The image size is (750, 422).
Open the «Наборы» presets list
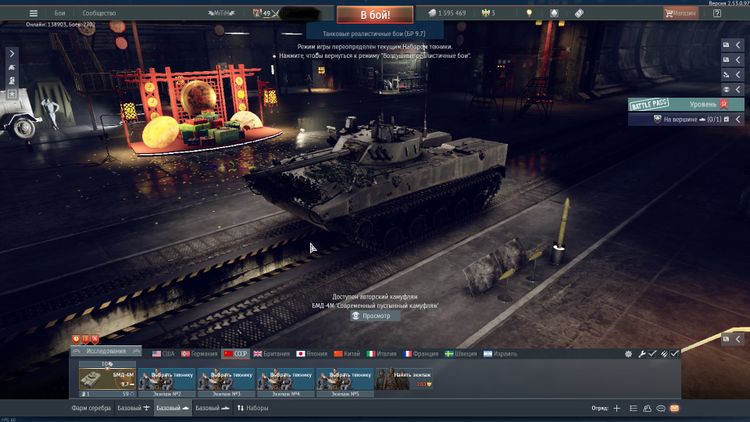click(x=253, y=409)
